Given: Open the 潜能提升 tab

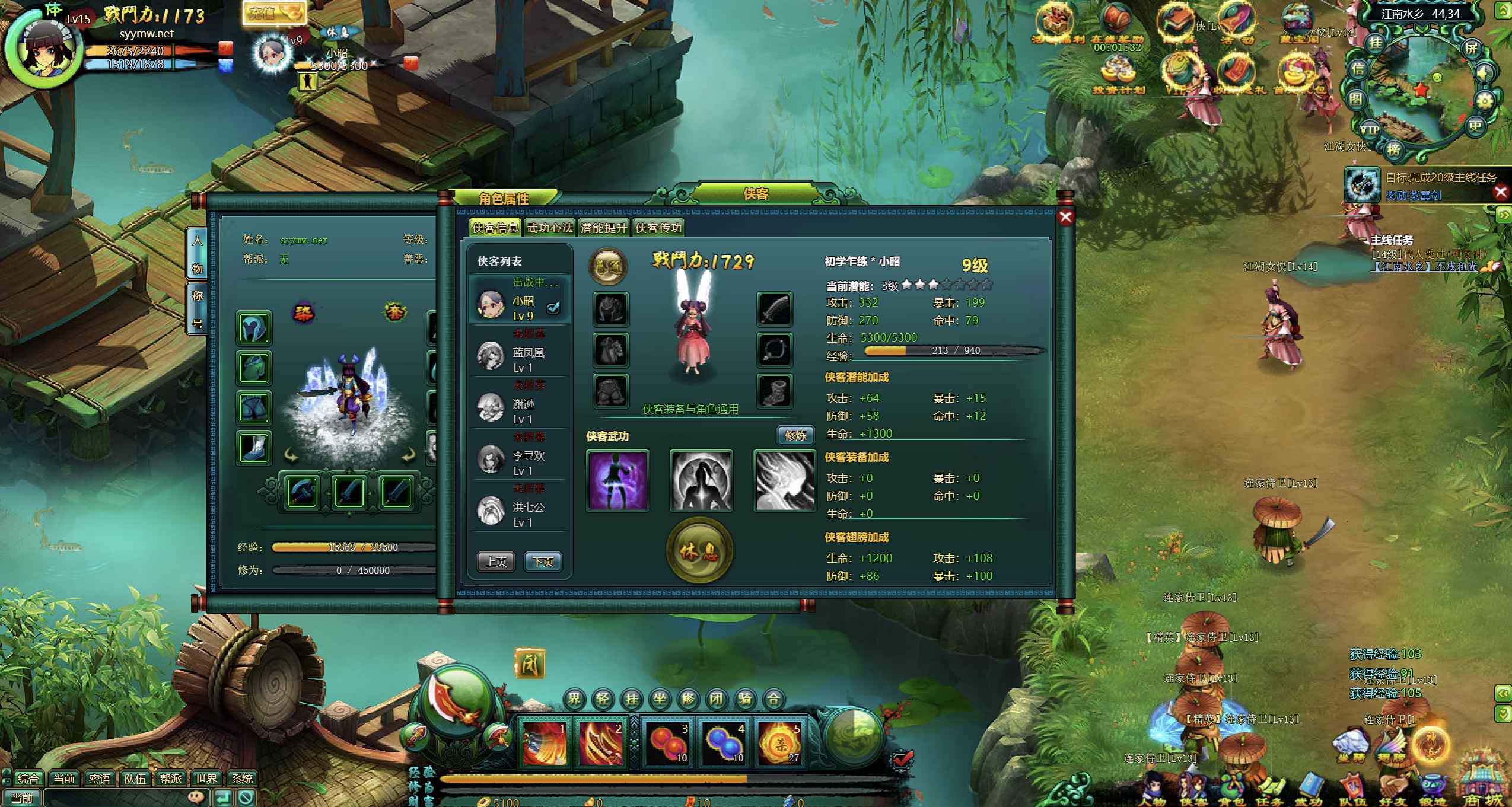Looking at the screenshot, I should (x=603, y=228).
